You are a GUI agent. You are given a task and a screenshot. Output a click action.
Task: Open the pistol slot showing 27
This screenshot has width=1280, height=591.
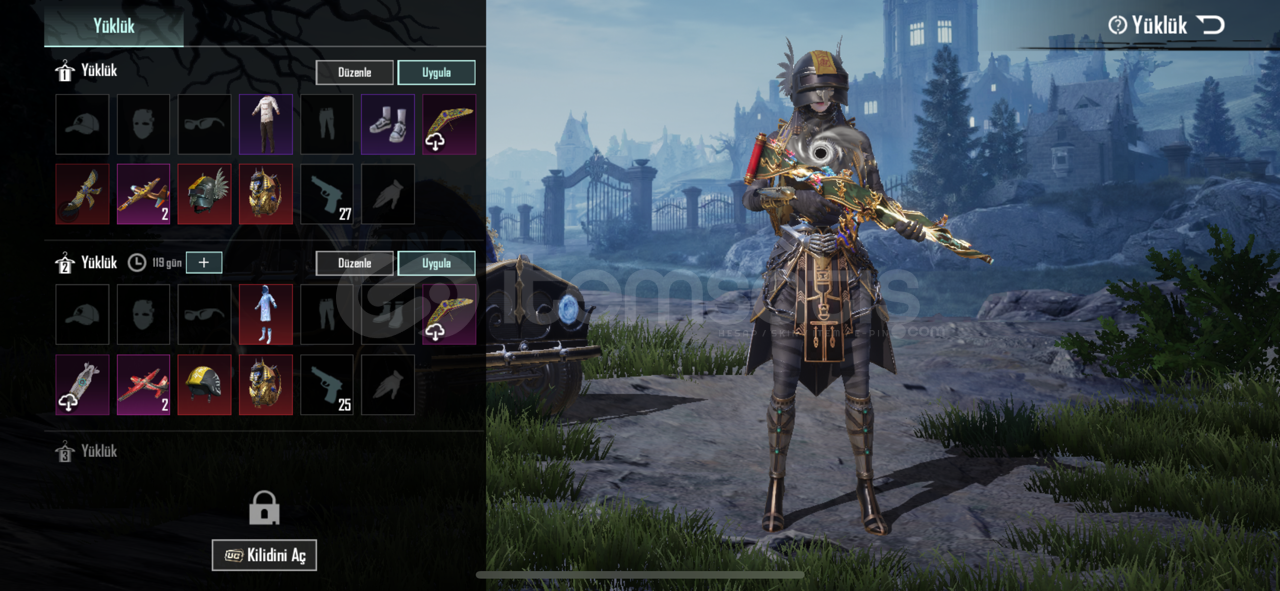327,194
